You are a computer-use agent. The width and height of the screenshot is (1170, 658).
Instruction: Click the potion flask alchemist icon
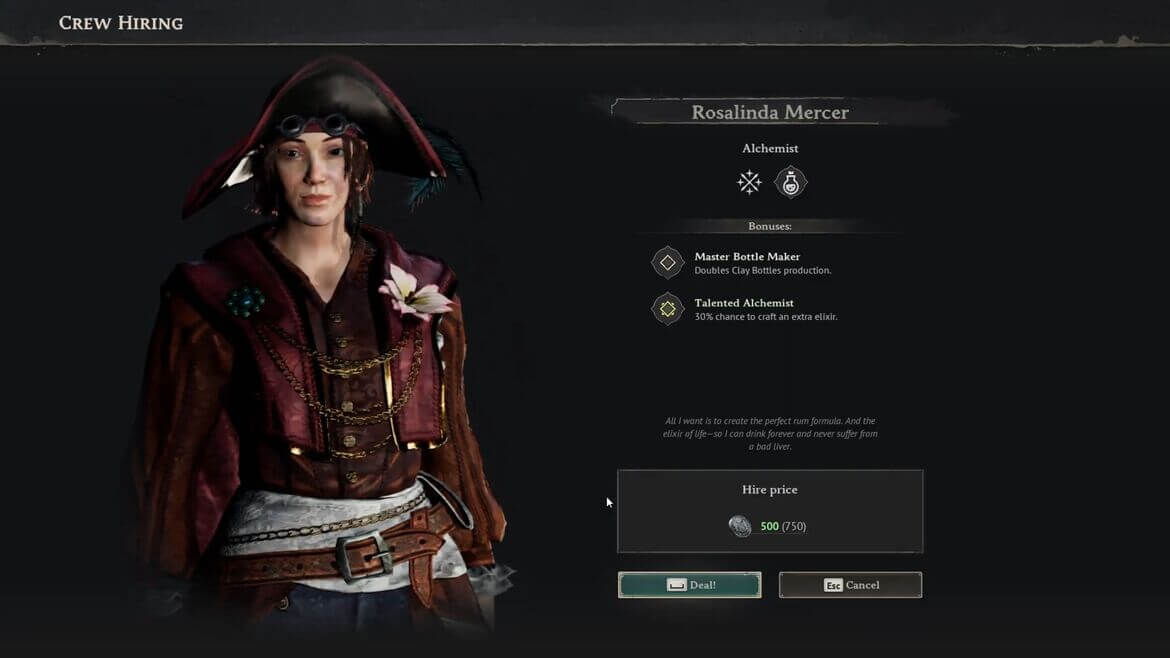[x=791, y=182]
